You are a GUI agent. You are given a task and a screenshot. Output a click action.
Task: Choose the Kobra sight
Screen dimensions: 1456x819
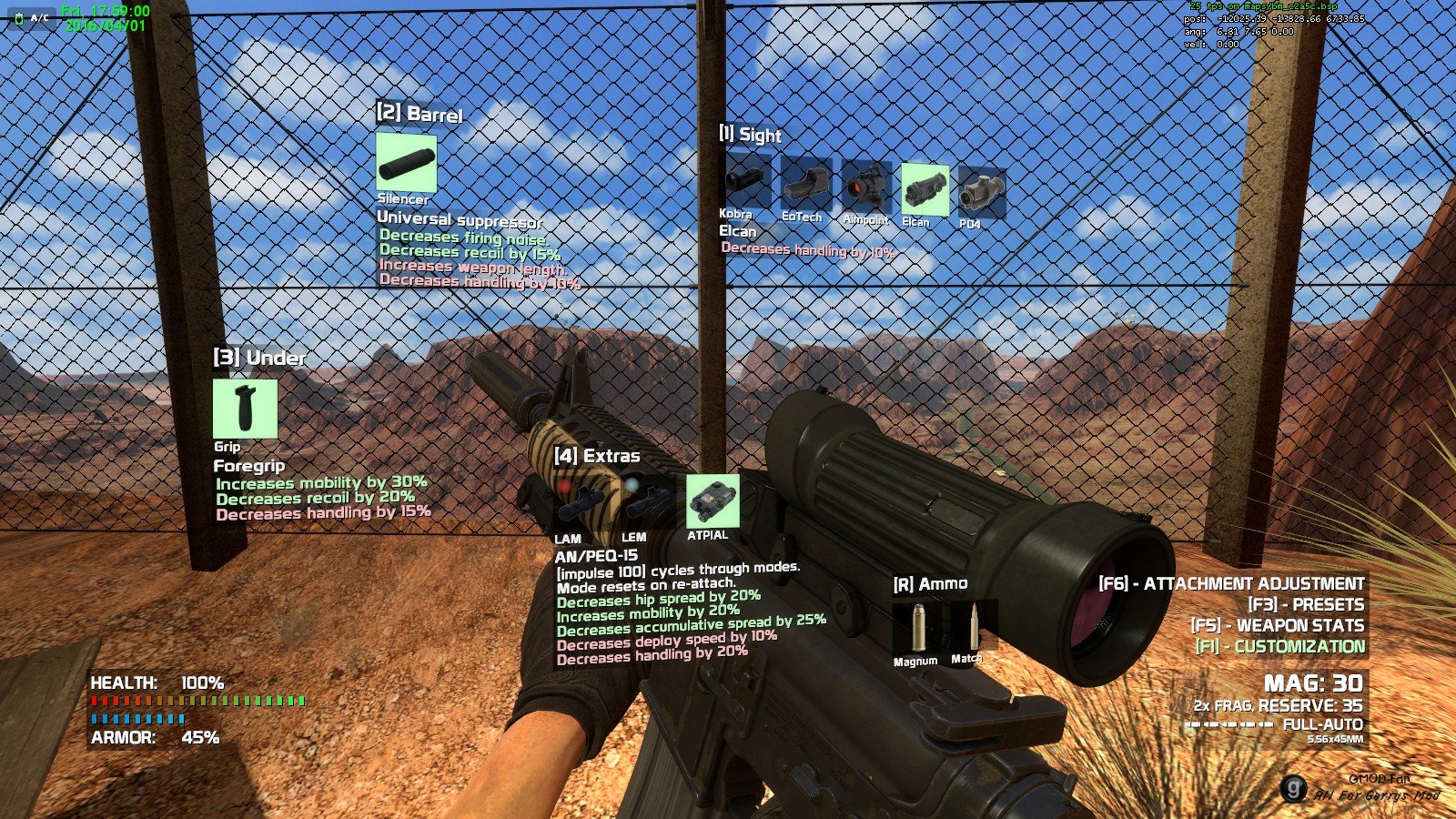[x=745, y=179]
